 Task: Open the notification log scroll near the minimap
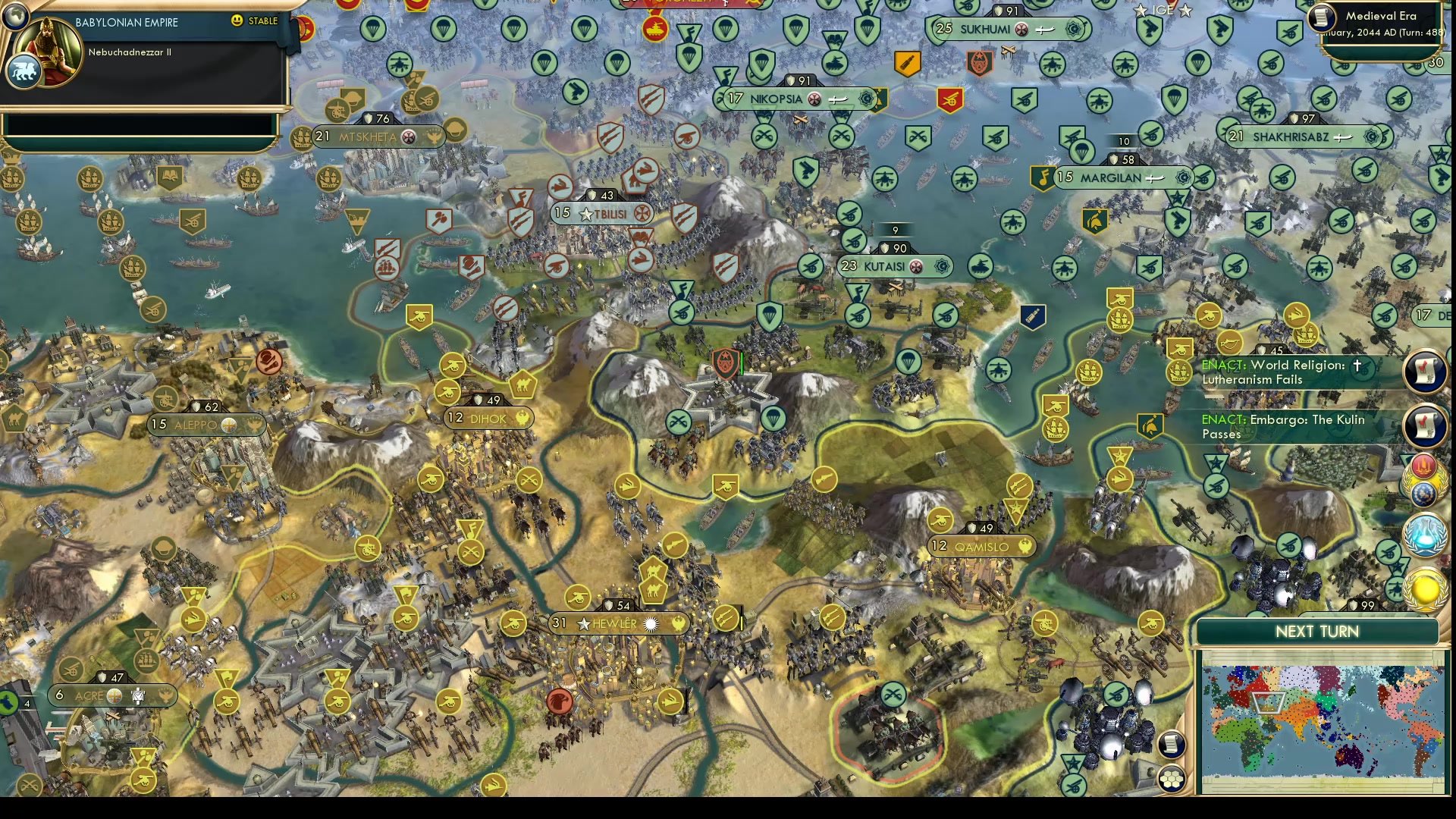click(x=1172, y=745)
